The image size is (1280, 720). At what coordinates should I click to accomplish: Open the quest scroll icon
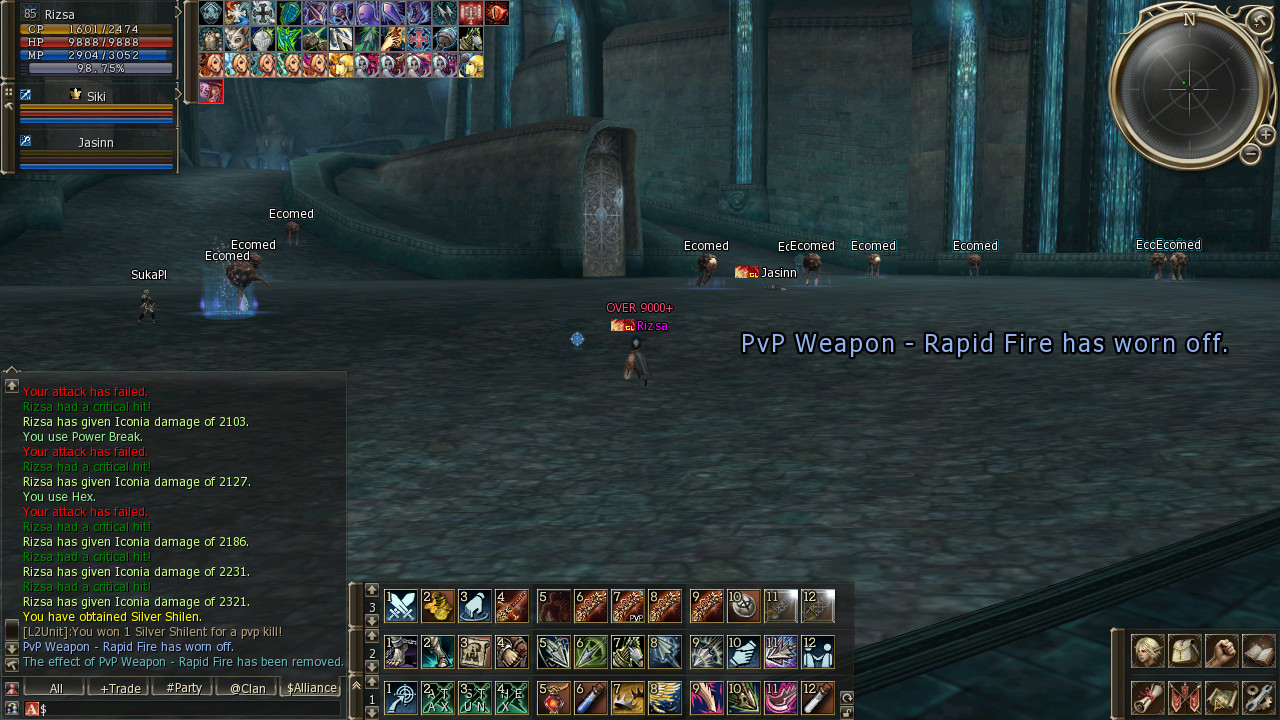[1147, 697]
